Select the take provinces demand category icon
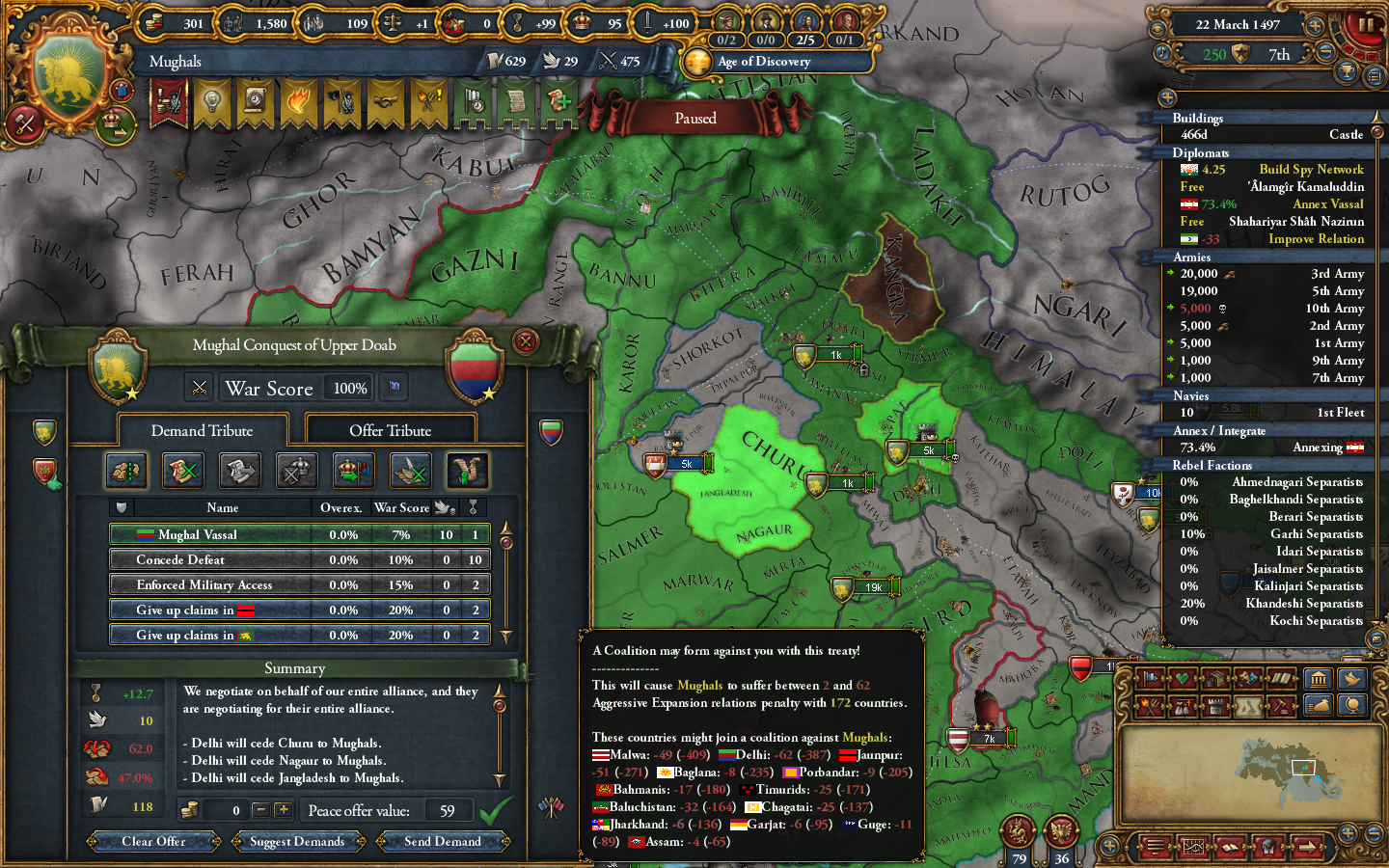Viewport: 1389px width, 868px height. (126, 471)
